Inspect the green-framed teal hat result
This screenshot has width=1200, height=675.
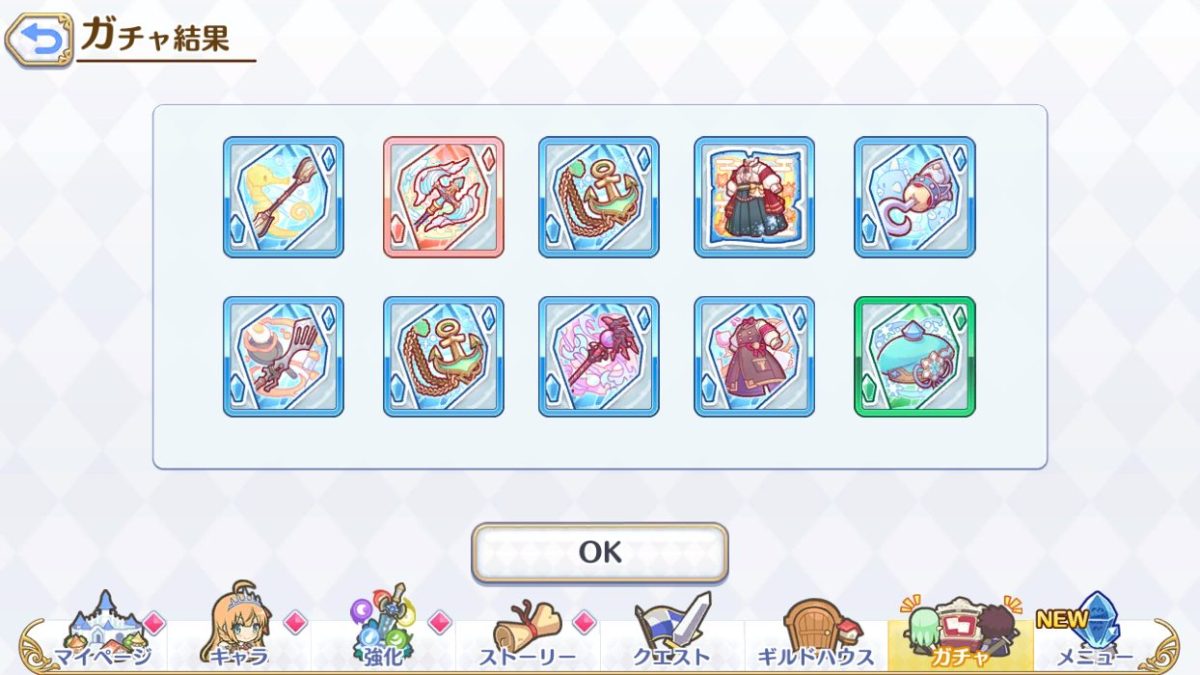[x=914, y=356]
